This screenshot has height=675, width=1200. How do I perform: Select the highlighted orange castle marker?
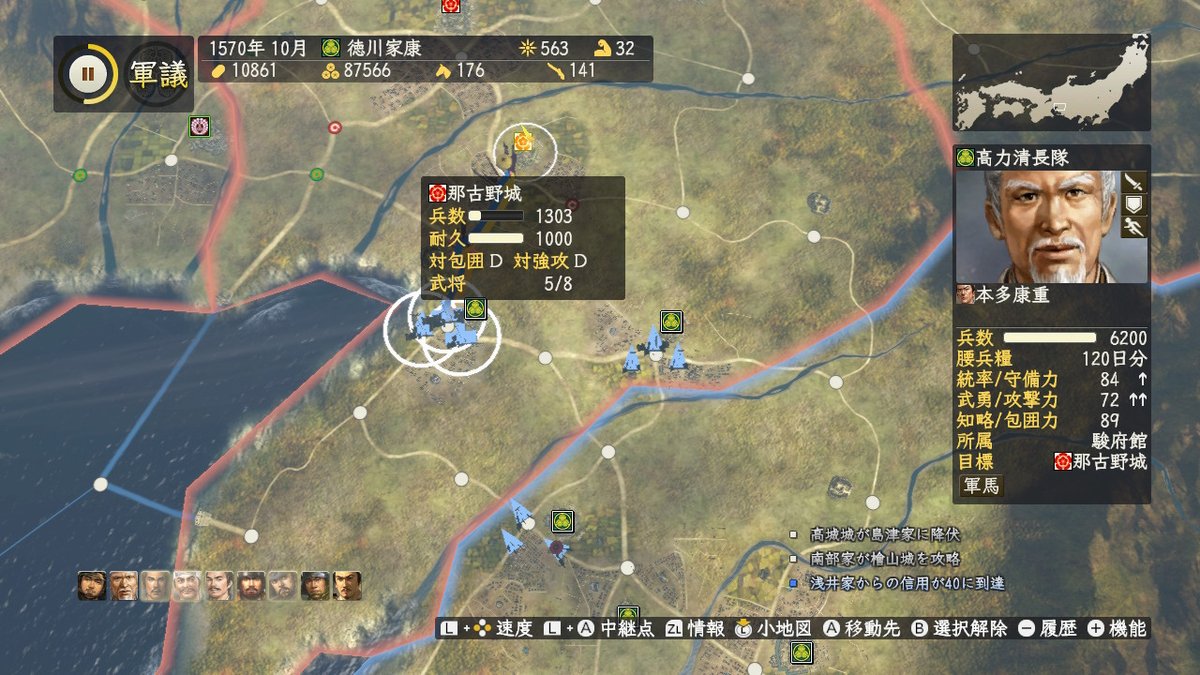click(x=522, y=142)
